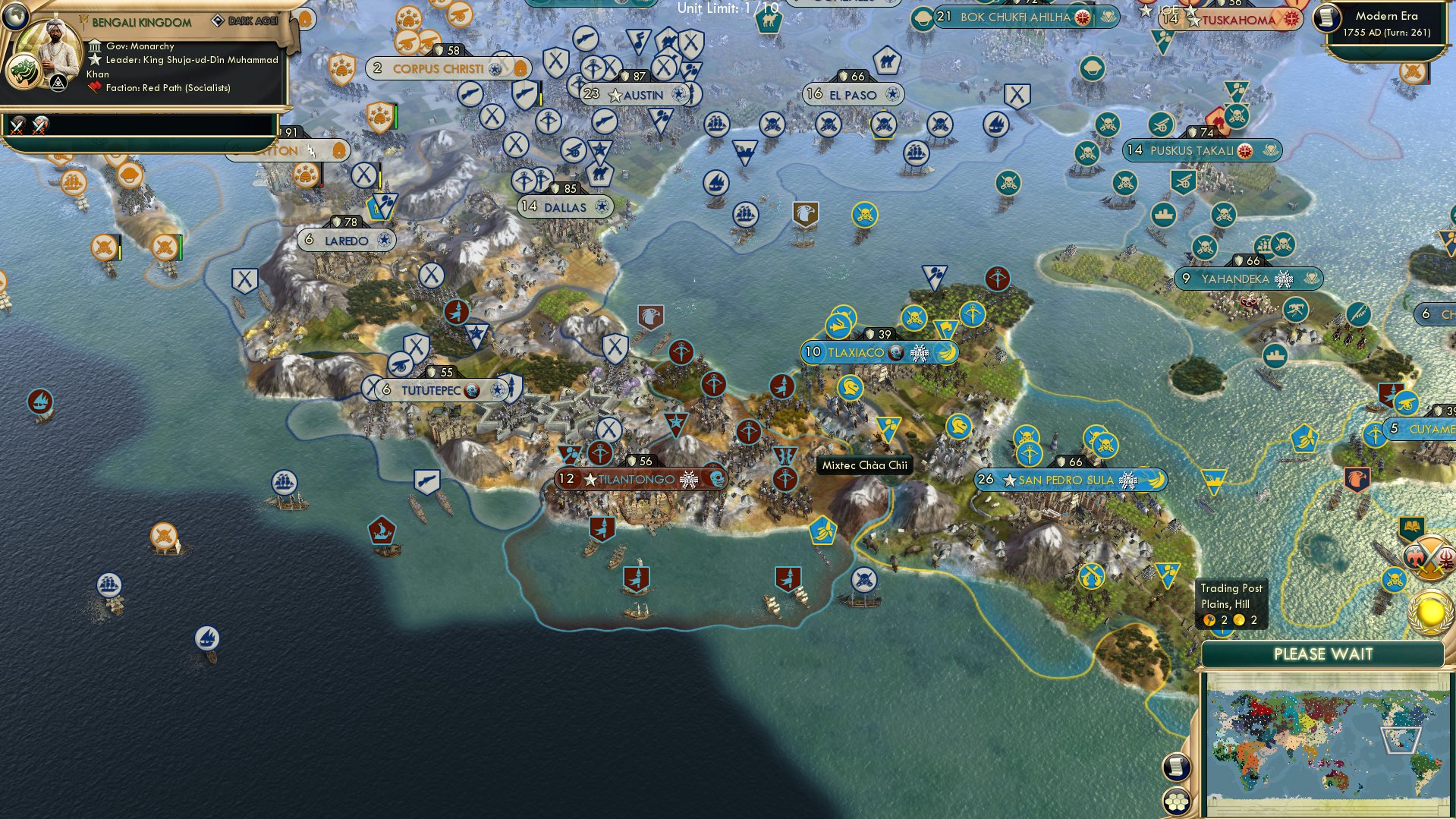Click the golden World Congress medal icon
Viewport: 1456px width, 819px height.
point(1430,613)
